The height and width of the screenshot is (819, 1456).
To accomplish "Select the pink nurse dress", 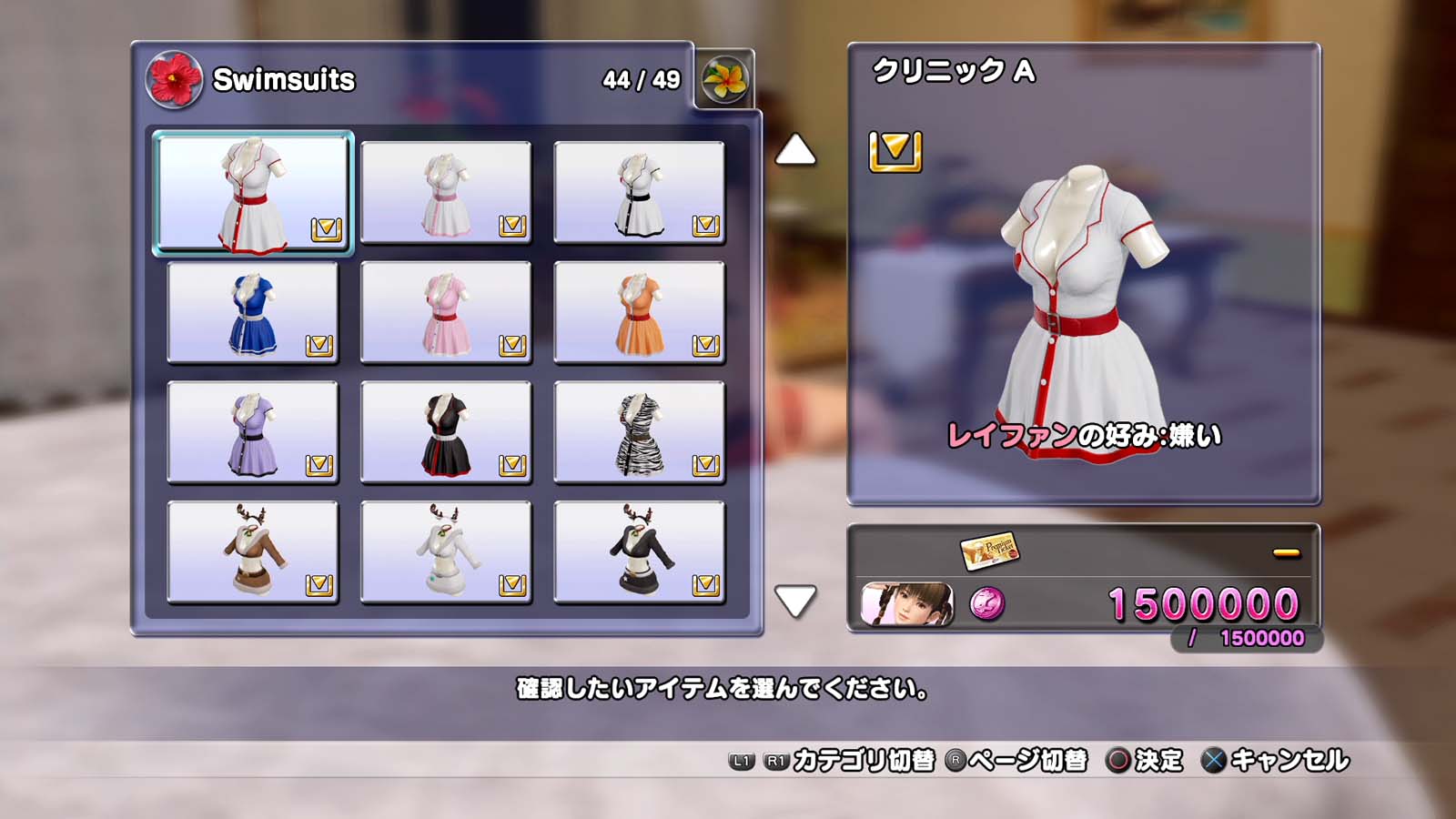I will coord(446,313).
